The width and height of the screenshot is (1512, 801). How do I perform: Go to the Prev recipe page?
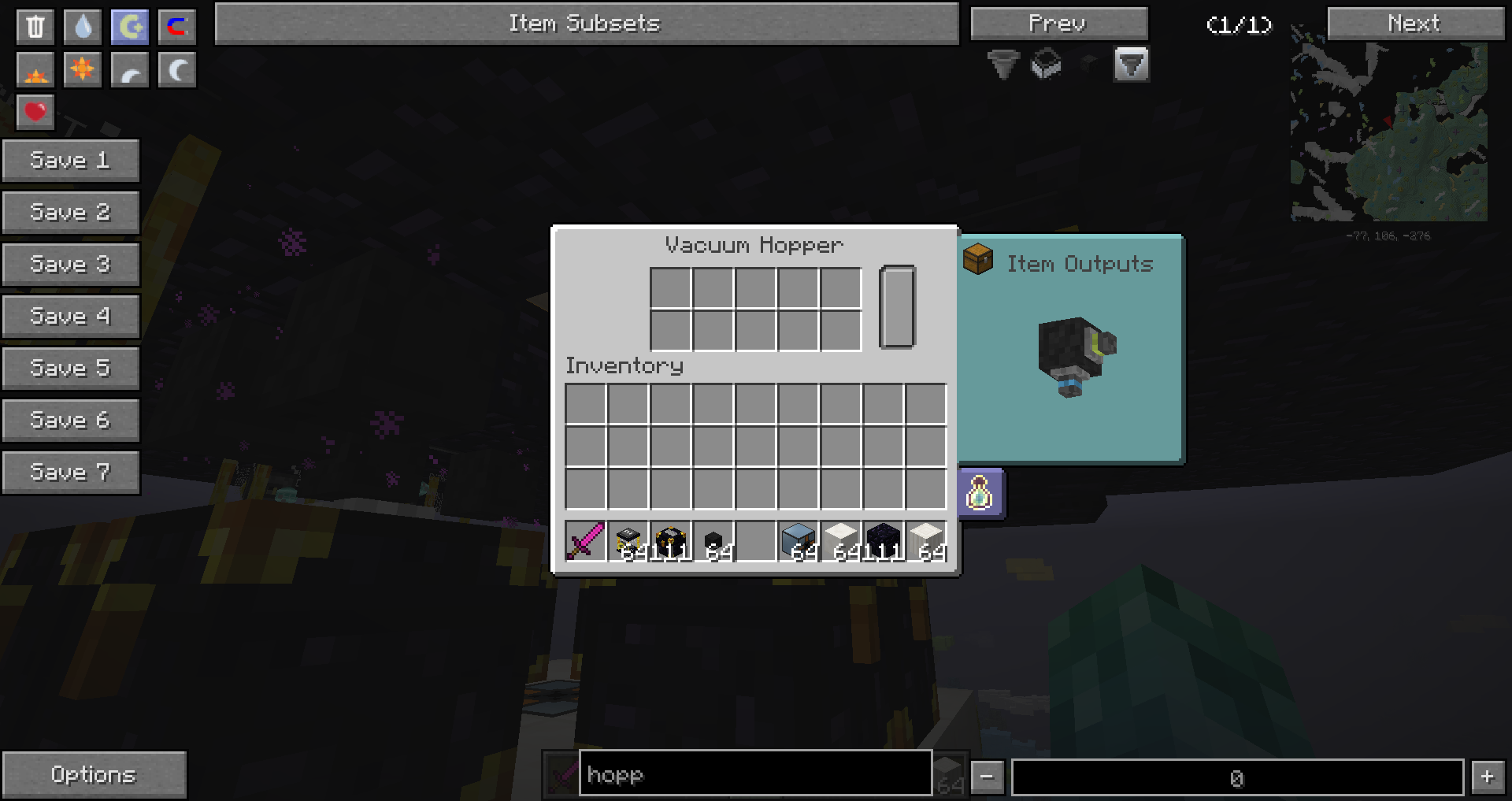1058,23
